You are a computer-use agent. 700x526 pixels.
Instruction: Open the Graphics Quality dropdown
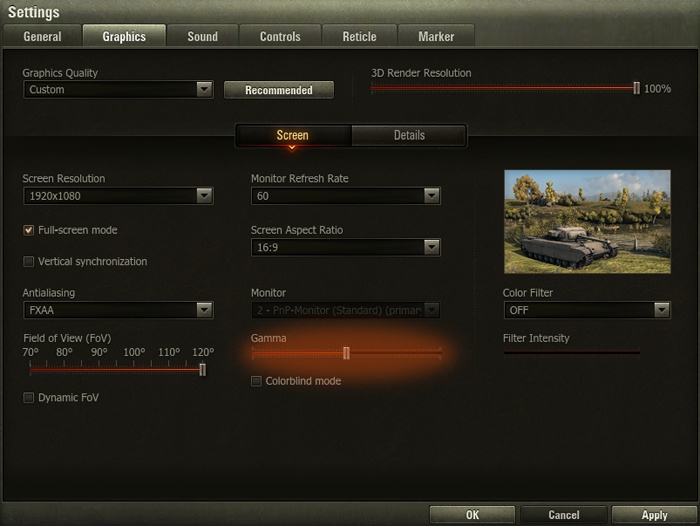pos(118,90)
